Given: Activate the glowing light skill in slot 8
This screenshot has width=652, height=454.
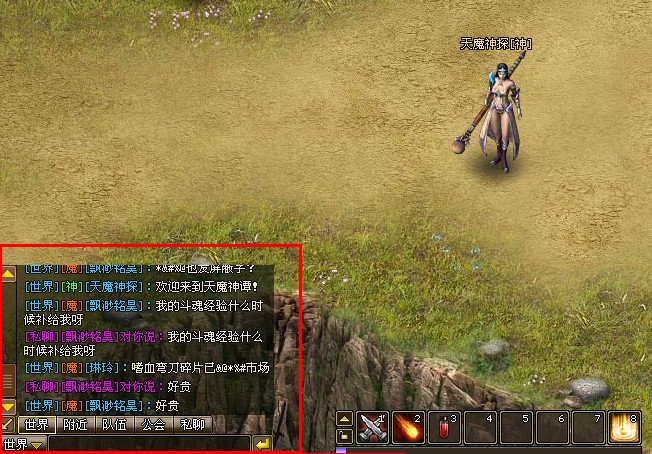Looking at the screenshot, I should pyautogui.click(x=625, y=427).
